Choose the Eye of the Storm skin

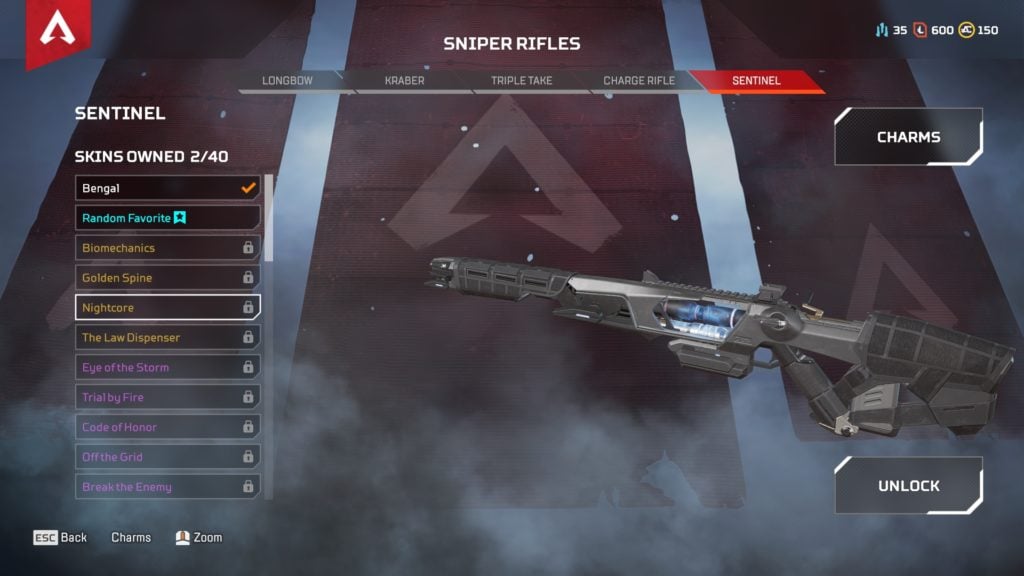(167, 368)
